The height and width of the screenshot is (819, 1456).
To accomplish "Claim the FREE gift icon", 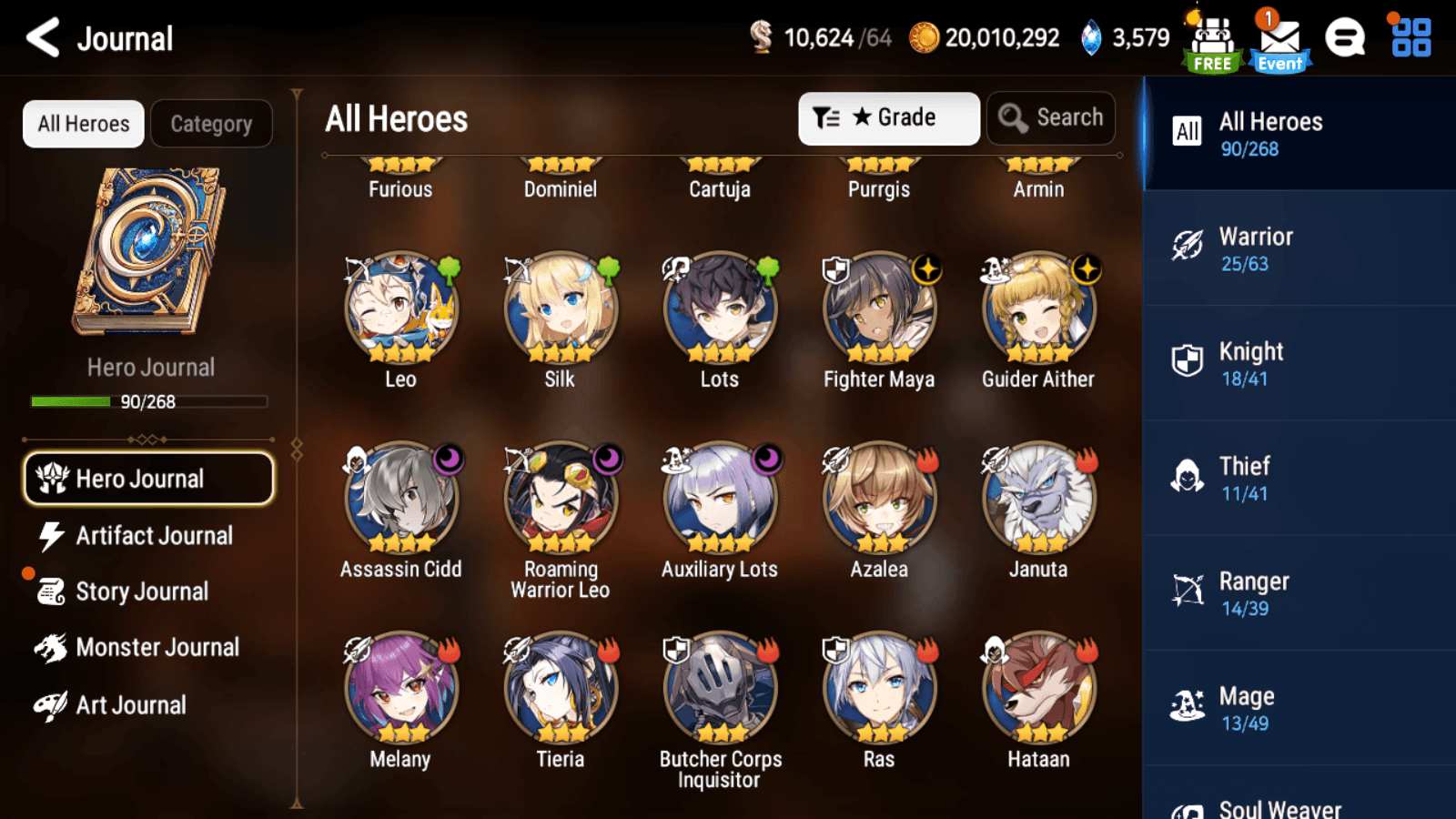I will pyautogui.click(x=1212, y=43).
